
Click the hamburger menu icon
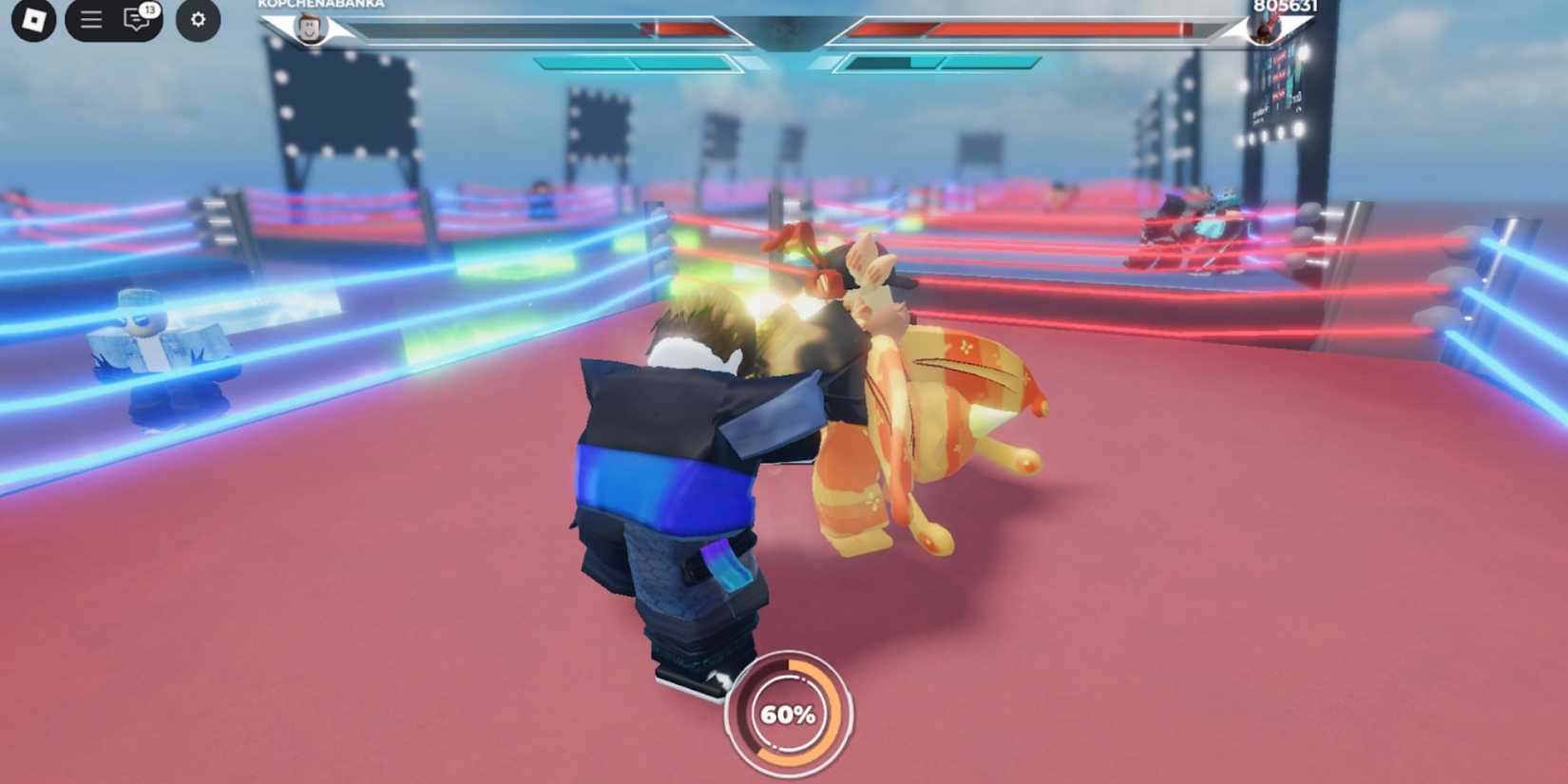[x=89, y=19]
